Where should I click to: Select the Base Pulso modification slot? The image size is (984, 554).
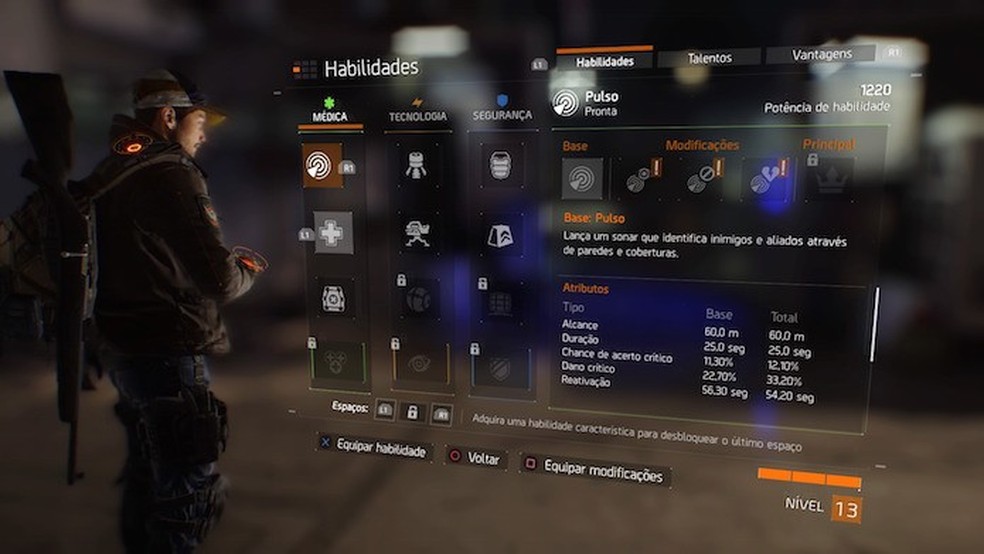581,179
